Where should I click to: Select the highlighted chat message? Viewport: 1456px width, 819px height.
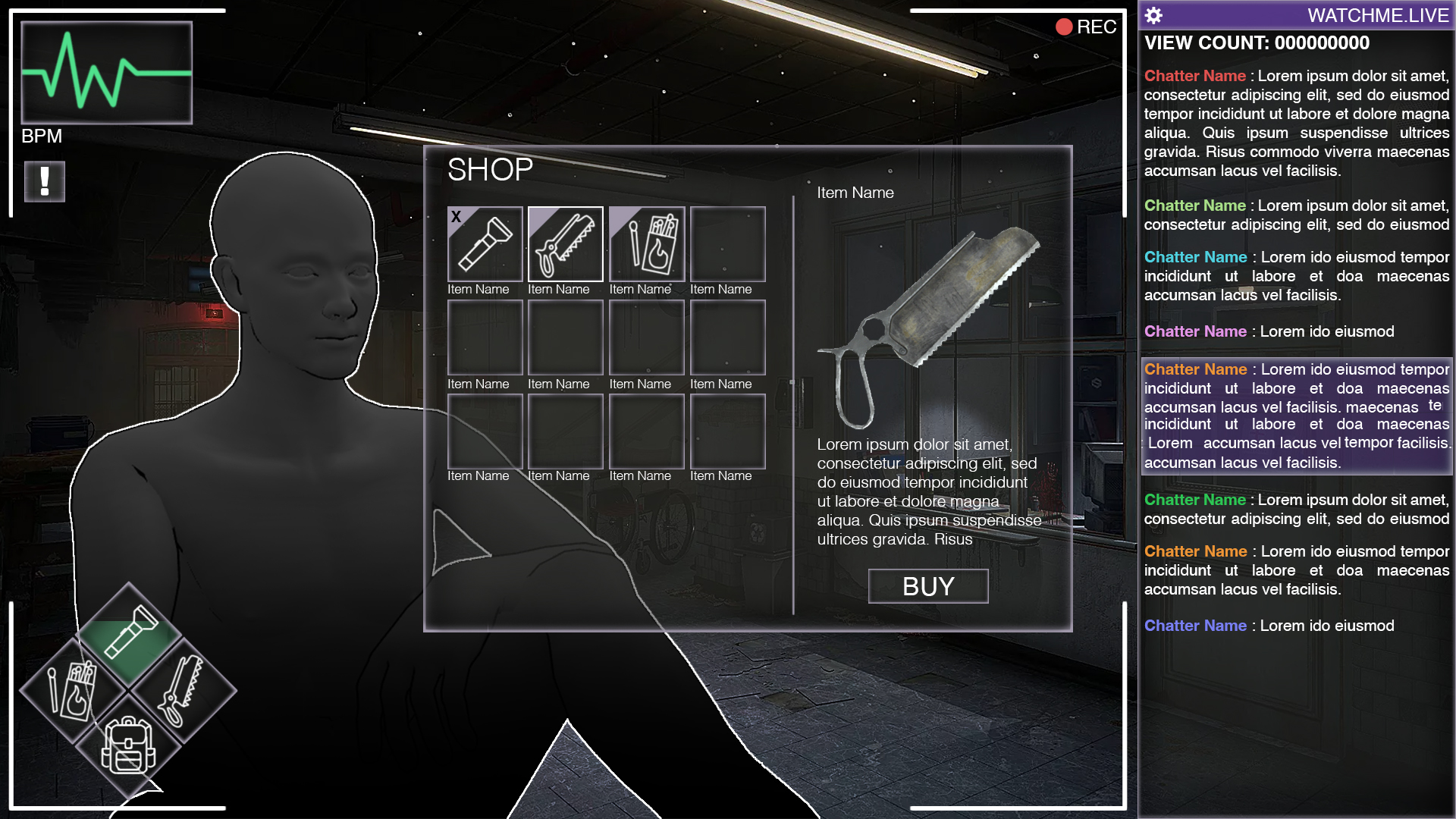[1296, 416]
